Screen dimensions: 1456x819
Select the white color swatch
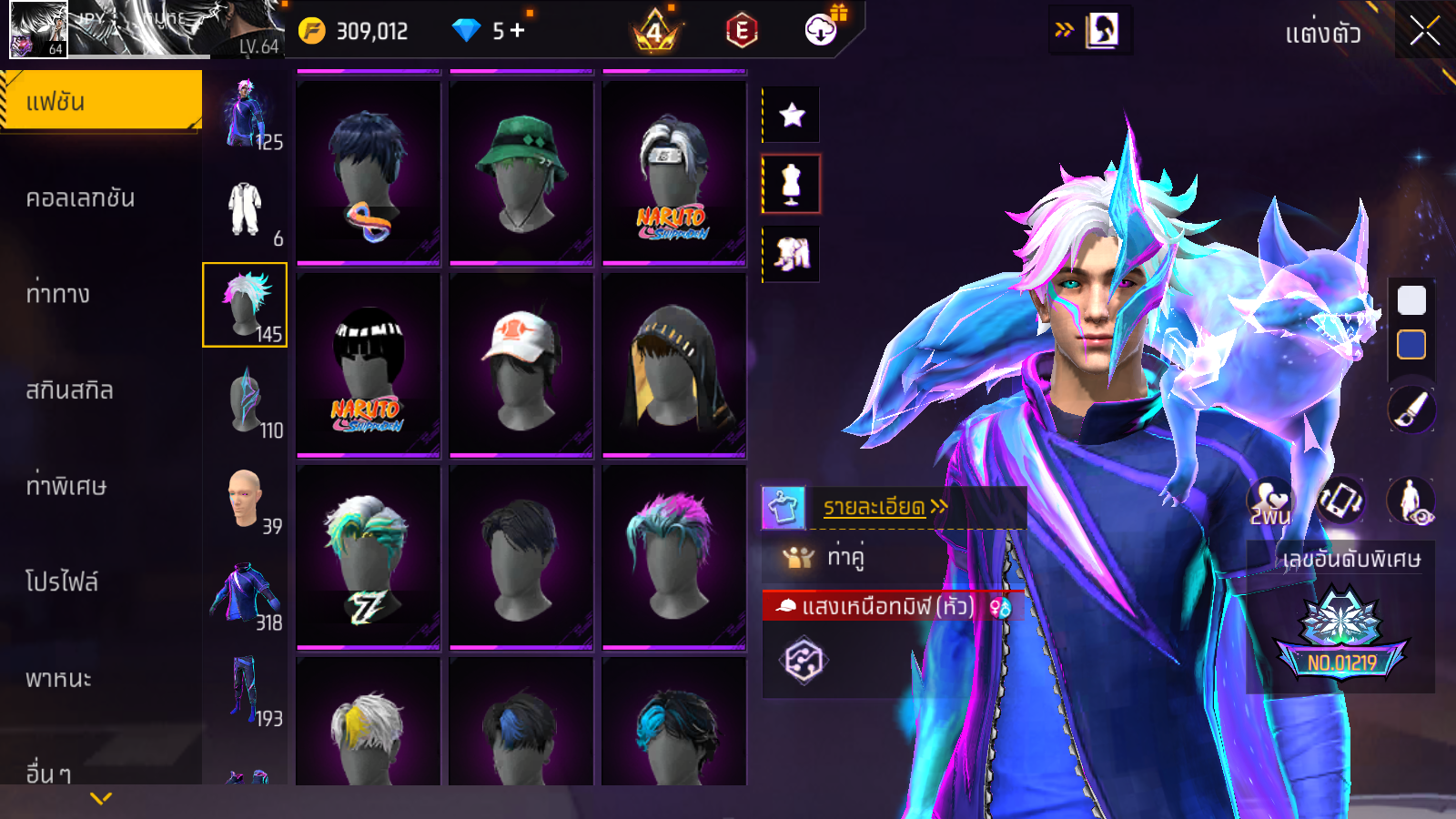[x=1411, y=300]
